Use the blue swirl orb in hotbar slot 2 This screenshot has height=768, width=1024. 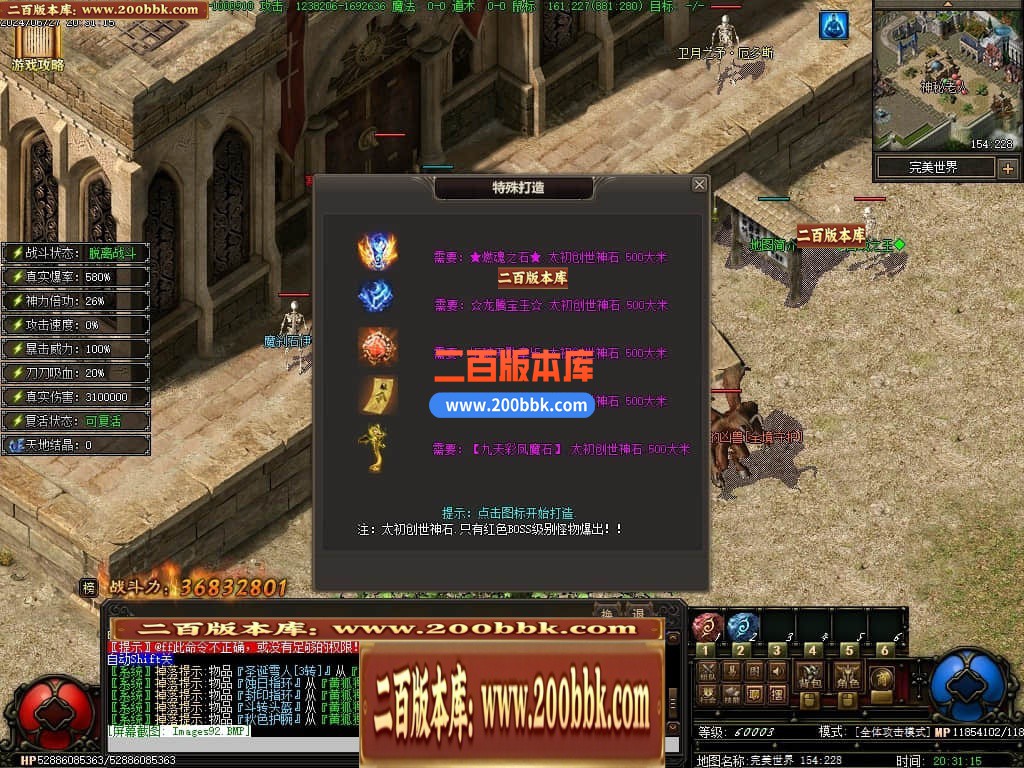tap(742, 626)
